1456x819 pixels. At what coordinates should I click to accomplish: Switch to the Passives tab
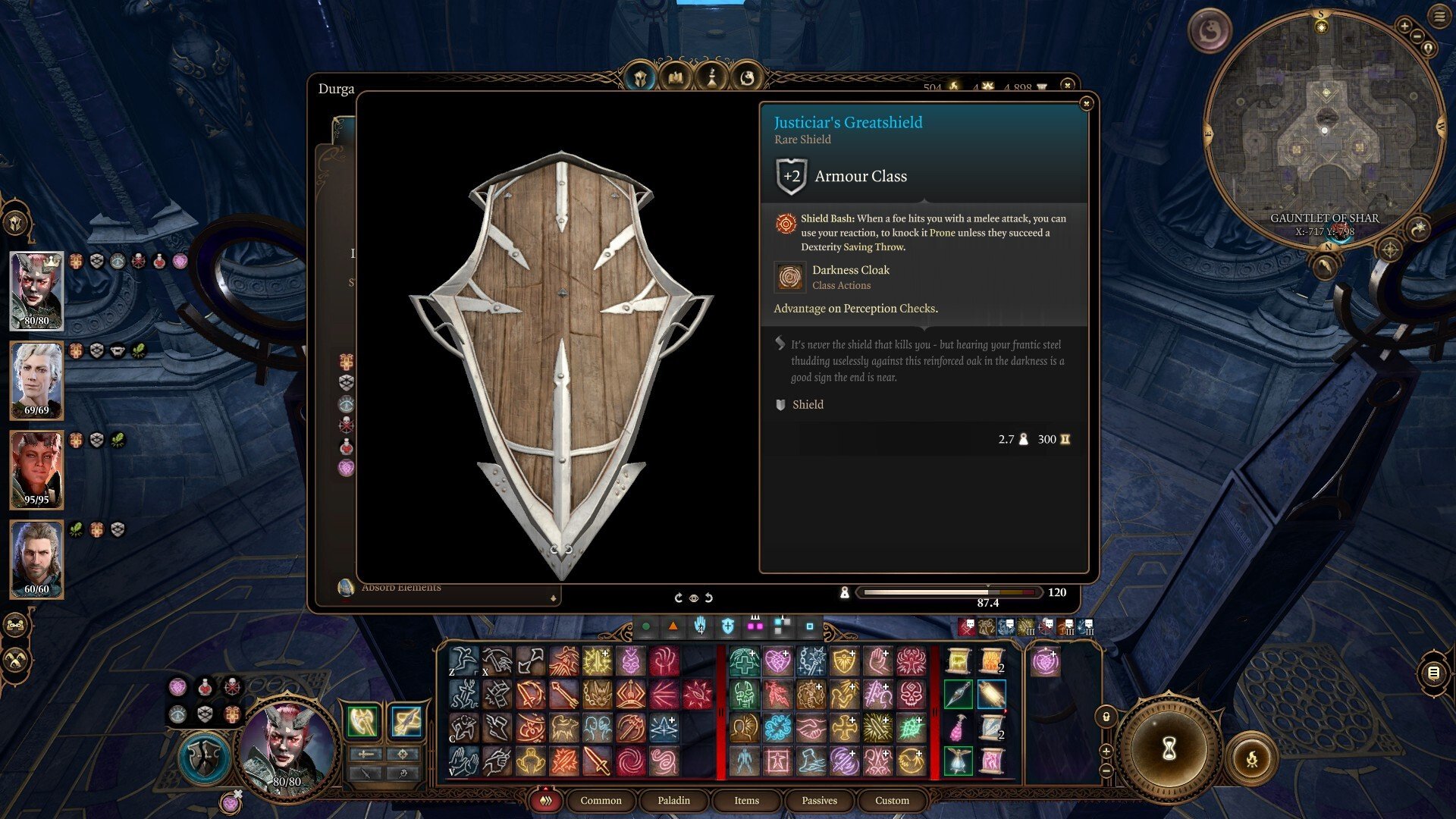point(818,801)
